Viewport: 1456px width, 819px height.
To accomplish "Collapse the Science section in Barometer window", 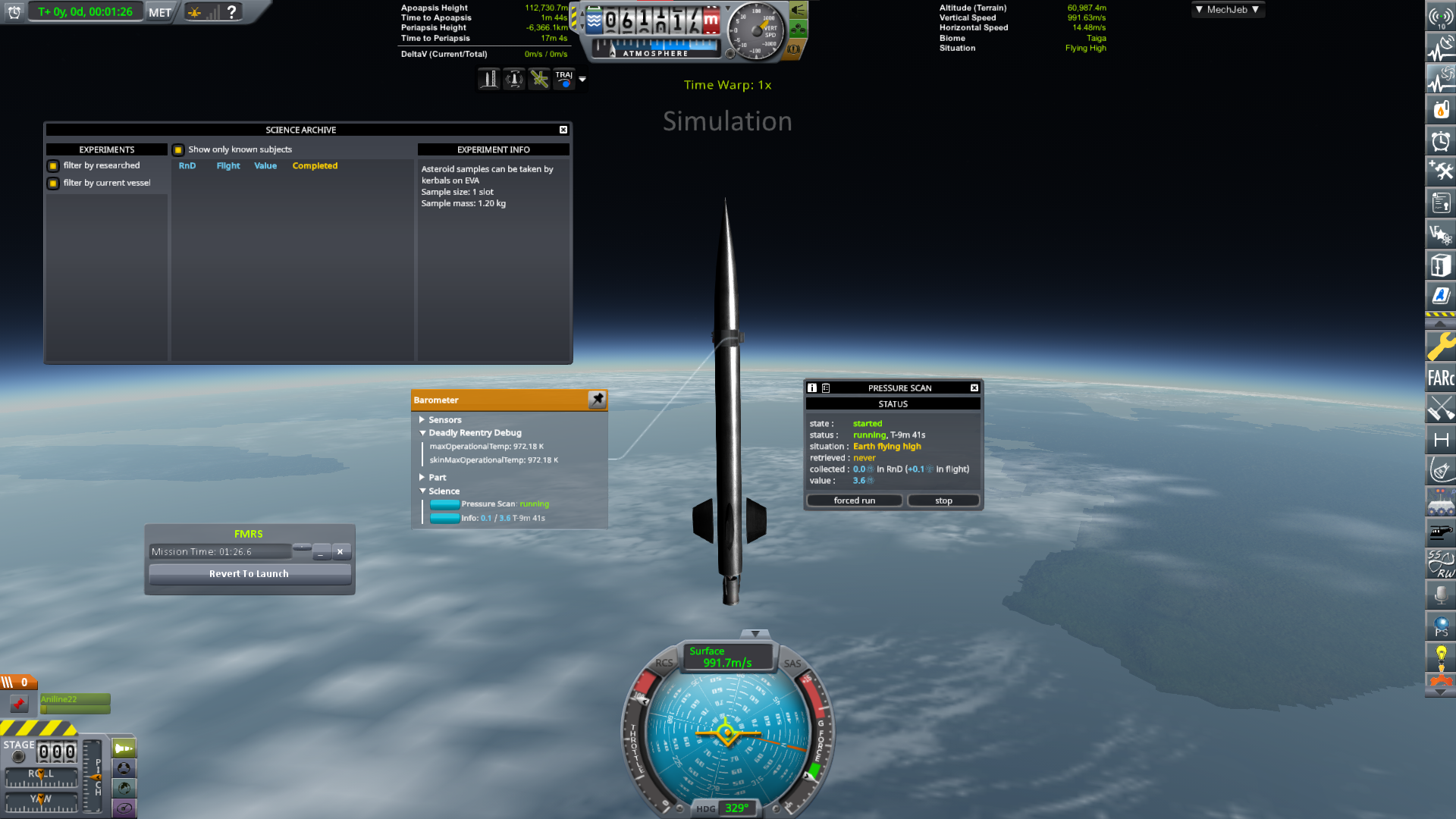I will coord(423,491).
